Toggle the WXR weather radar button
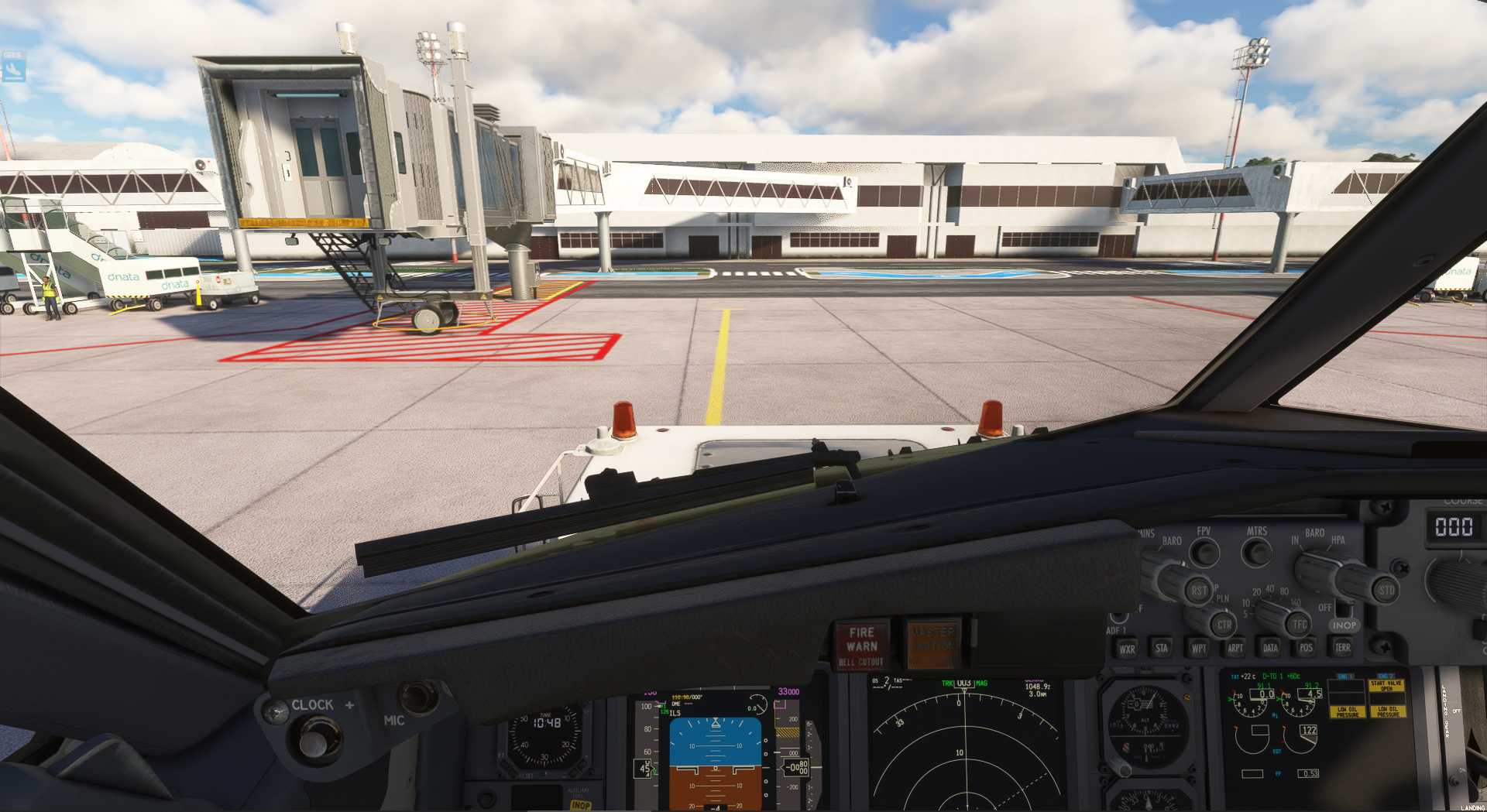Screen dimensions: 1487x812 1127,649
